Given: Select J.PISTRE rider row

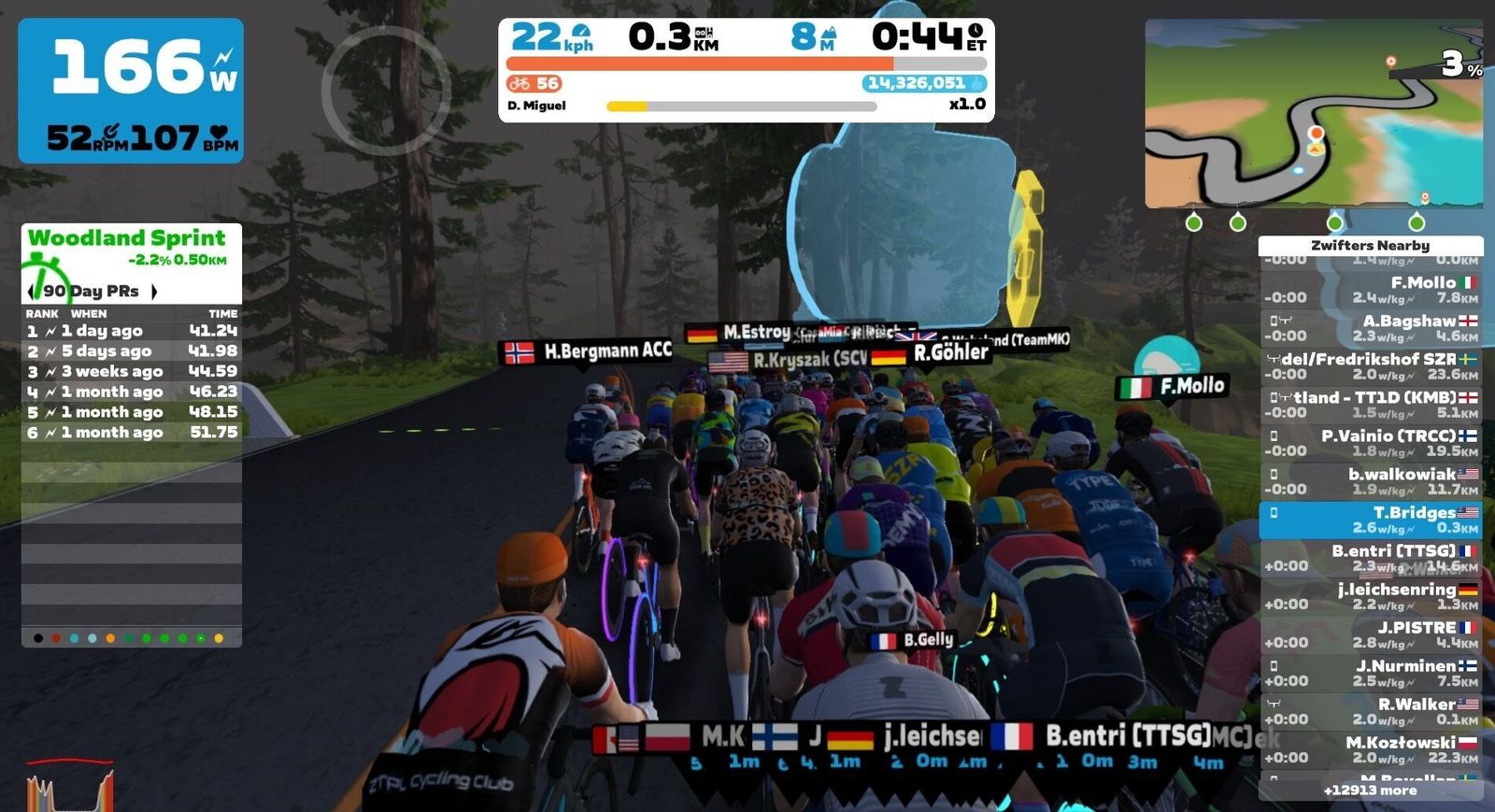Looking at the screenshot, I should pos(1370,634).
